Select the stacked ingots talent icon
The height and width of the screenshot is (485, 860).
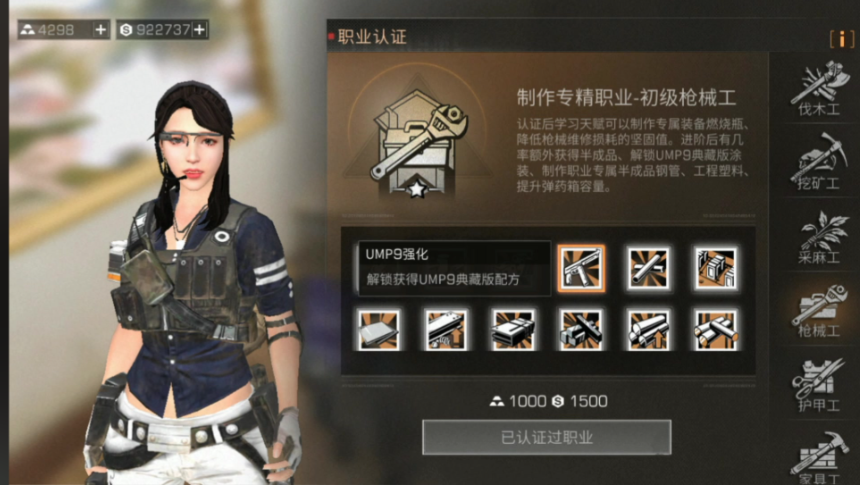(513, 329)
